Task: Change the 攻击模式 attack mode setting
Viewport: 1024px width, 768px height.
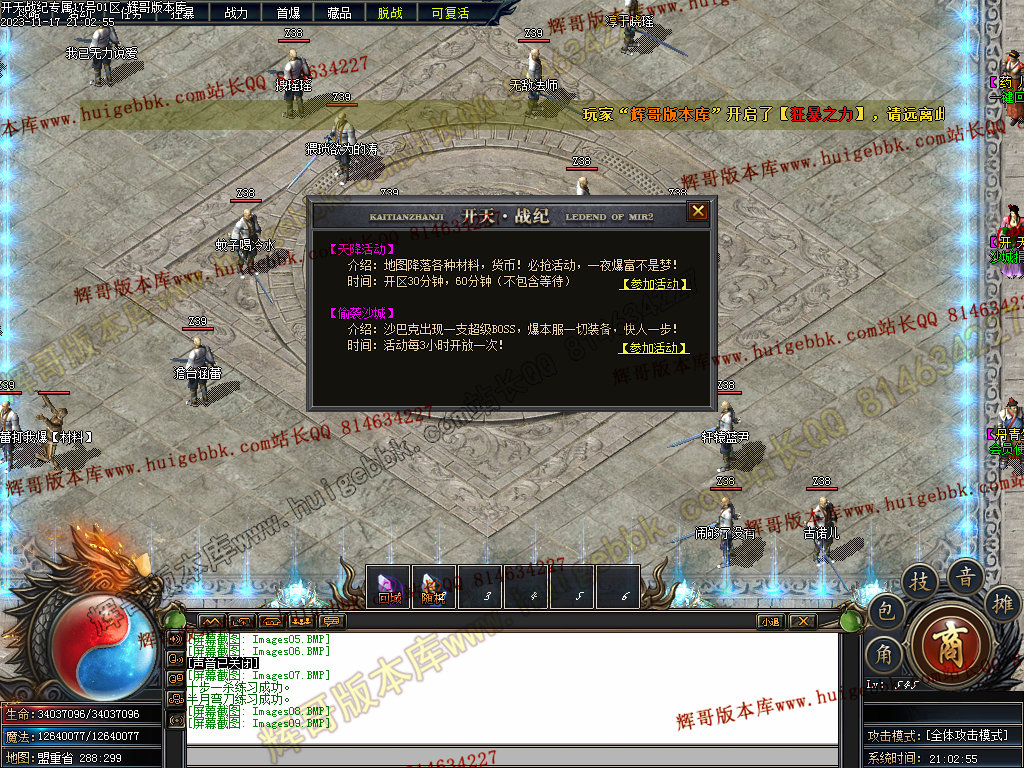Action: (x=940, y=736)
